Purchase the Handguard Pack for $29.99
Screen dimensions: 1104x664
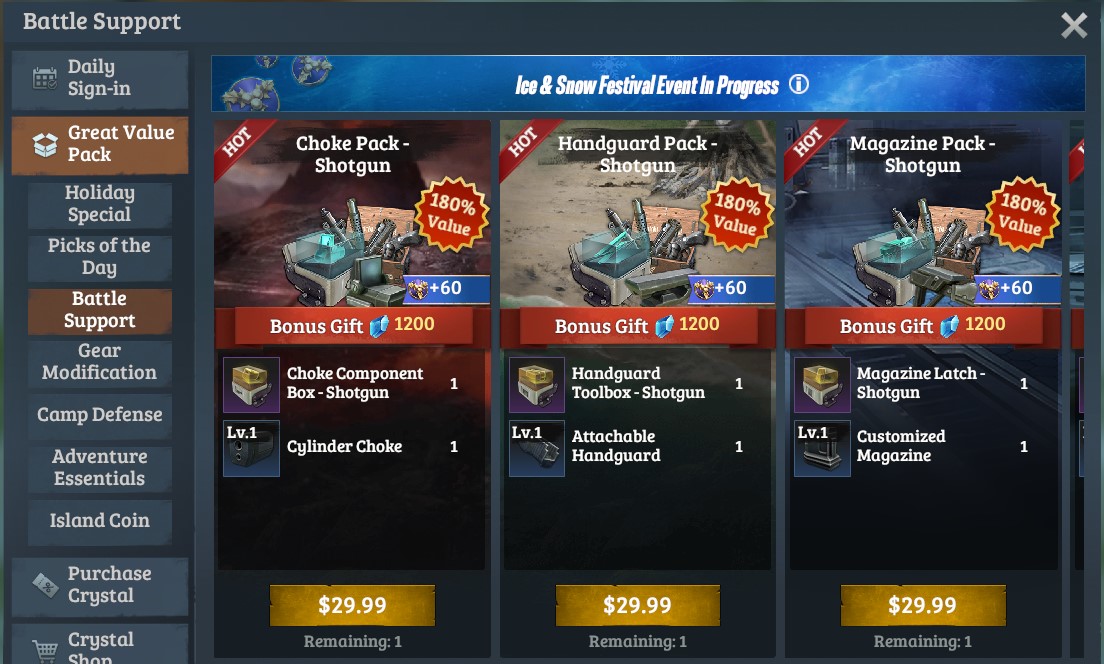point(637,605)
